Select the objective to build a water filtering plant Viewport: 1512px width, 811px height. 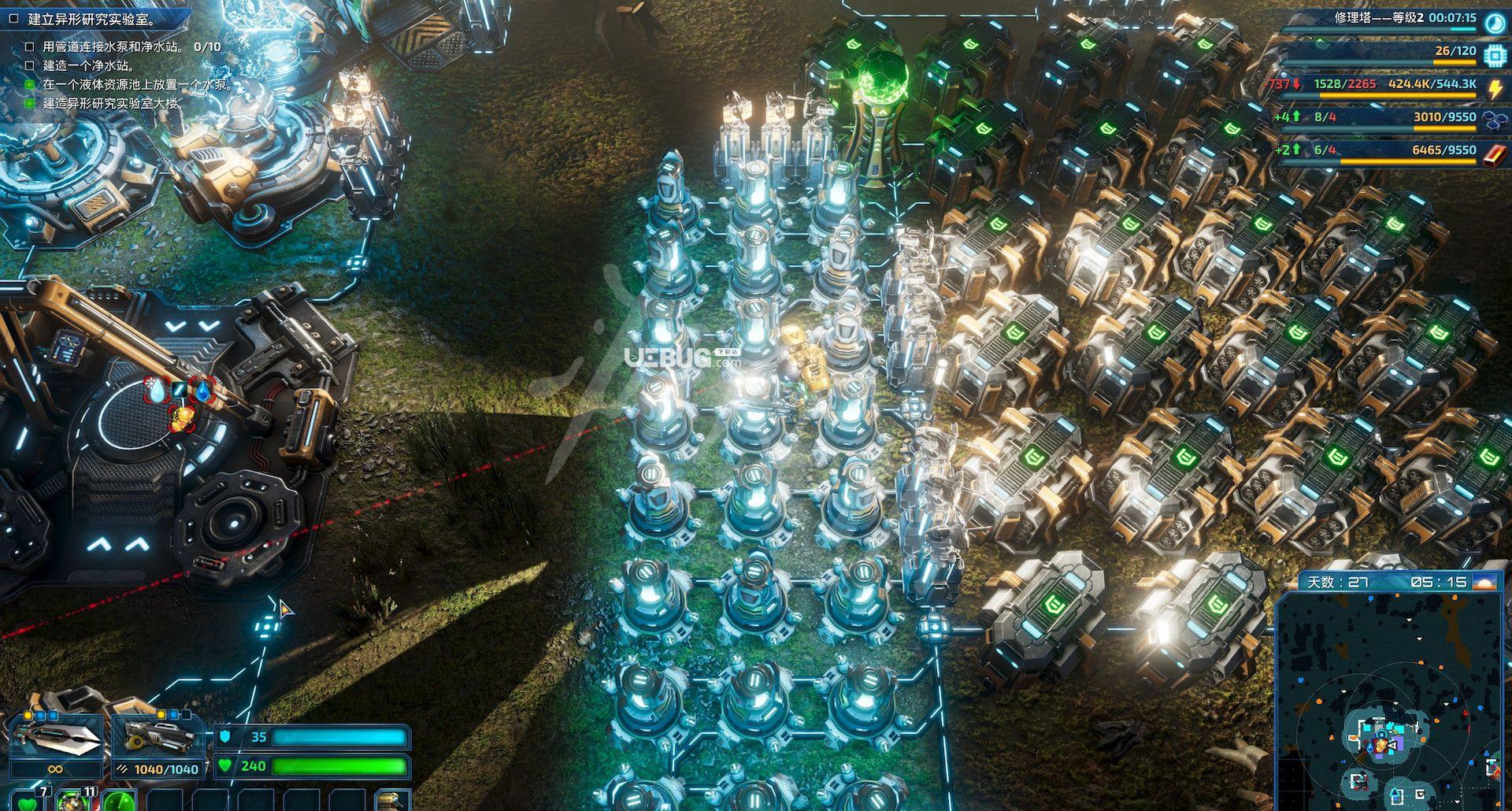[88, 66]
